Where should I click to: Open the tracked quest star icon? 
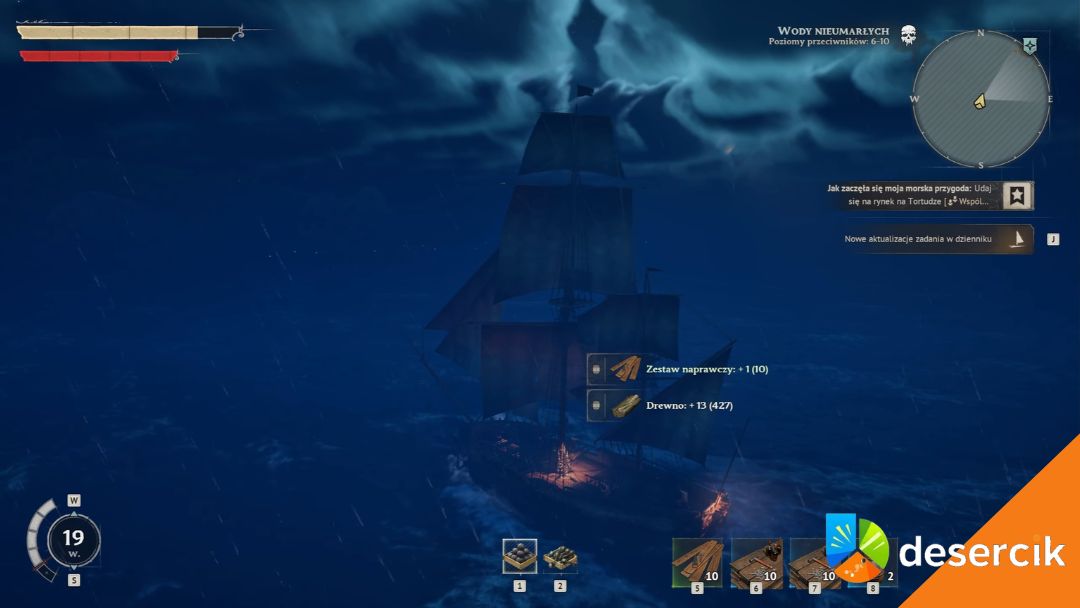[x=1017, y=195]
